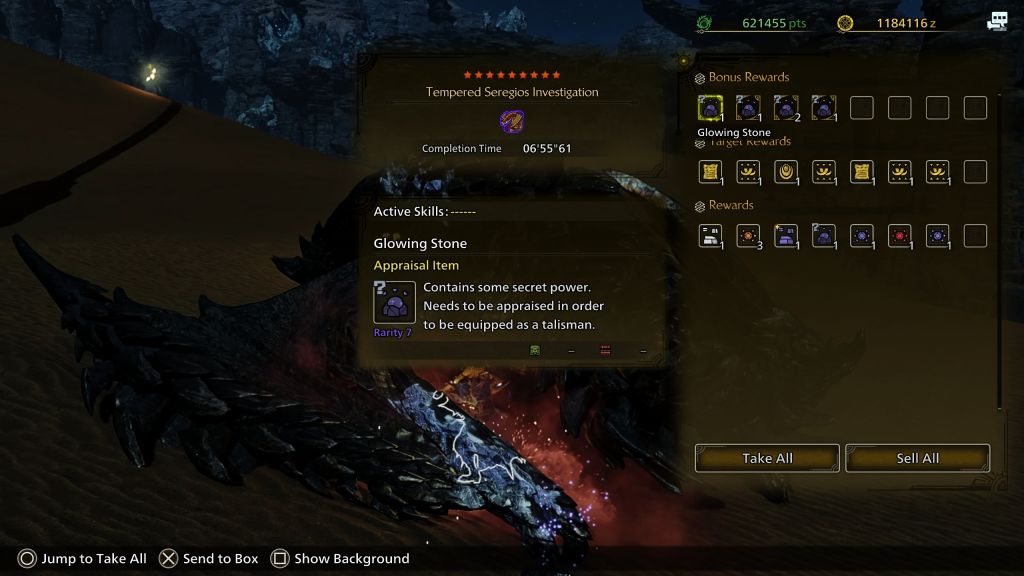Choose the purple starred ingot voucher reward
Viewport: 1024px width, 576px height.
coord(786,235)
